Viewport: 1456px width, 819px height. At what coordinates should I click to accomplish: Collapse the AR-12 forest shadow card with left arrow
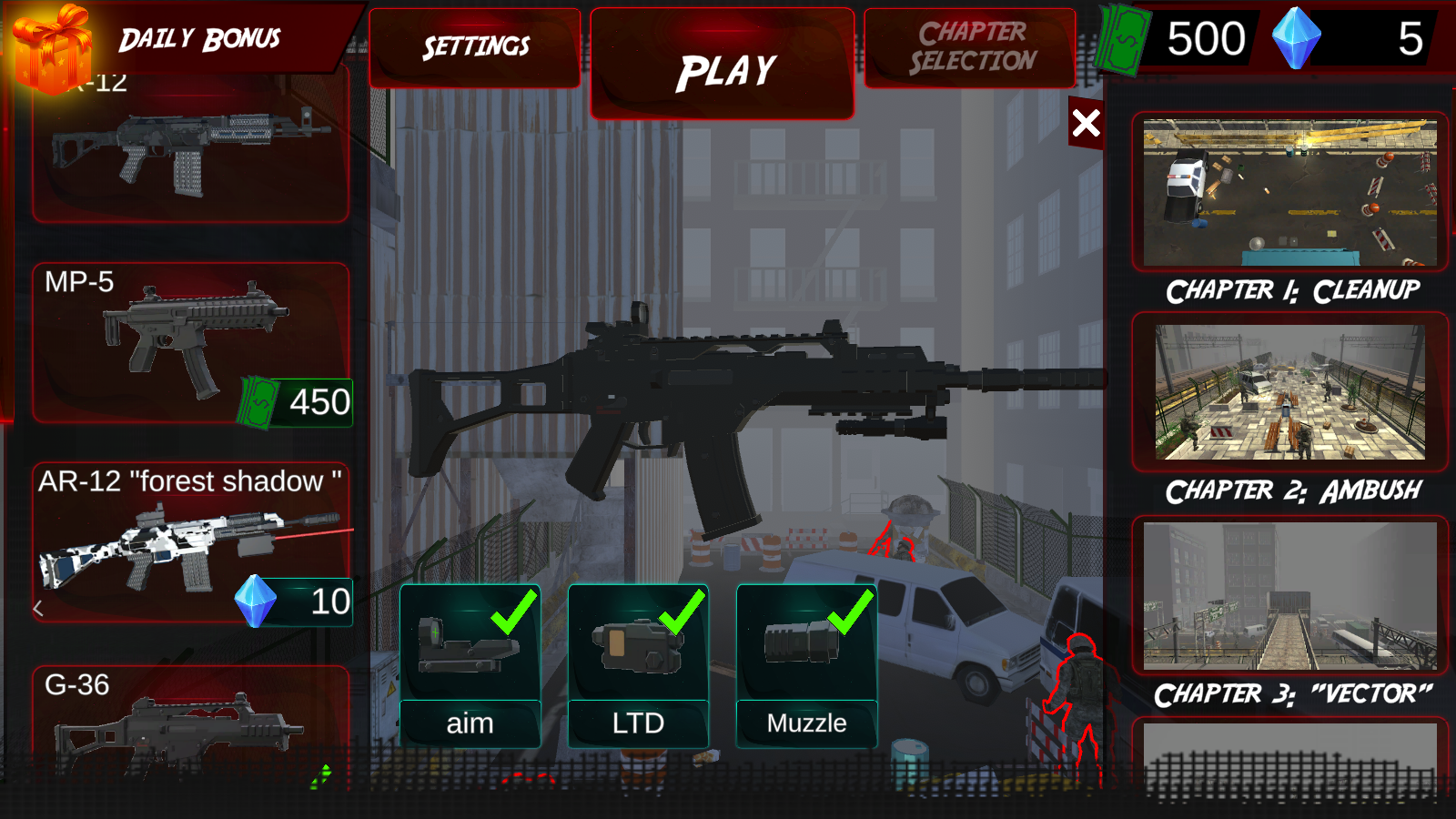click(38, 606)
